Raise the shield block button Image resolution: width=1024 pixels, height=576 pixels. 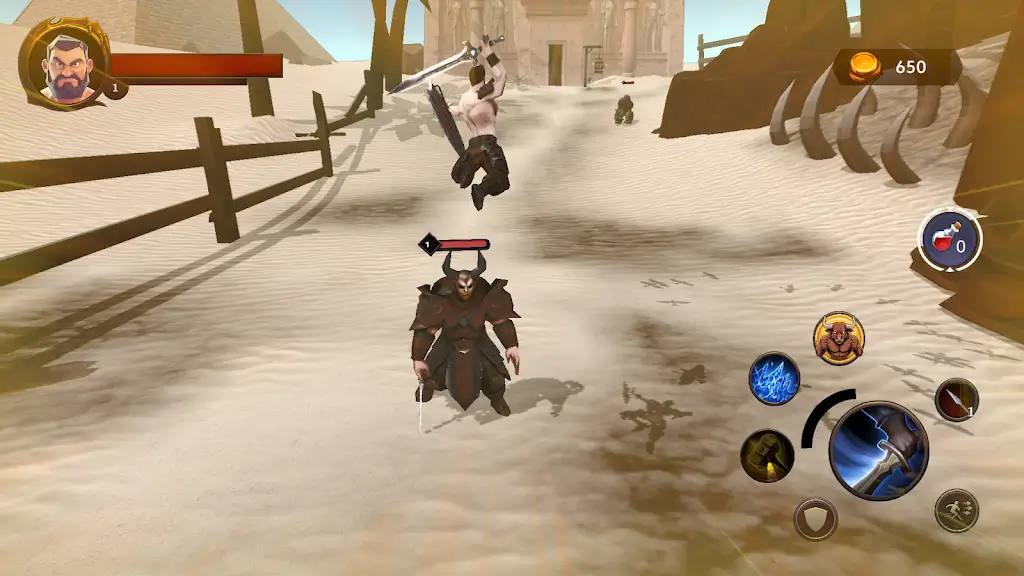click(x=815, y=519)
